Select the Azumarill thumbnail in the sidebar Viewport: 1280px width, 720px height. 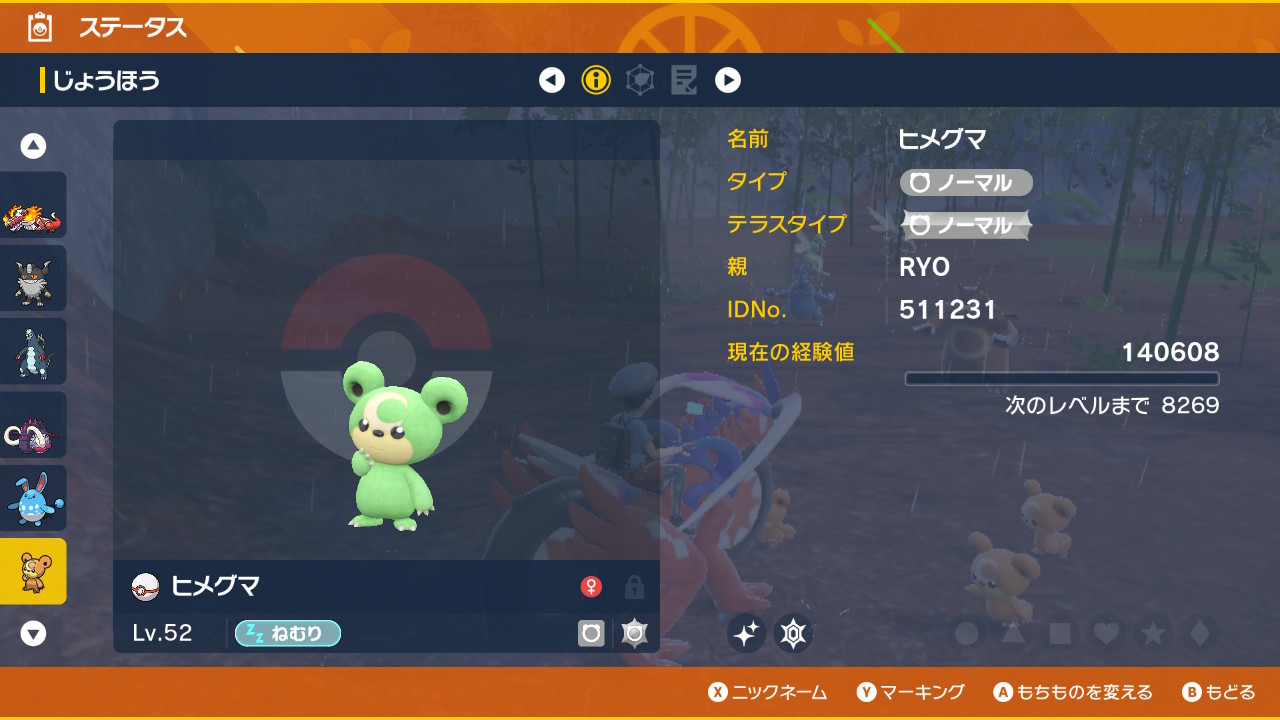click(33, 496)
